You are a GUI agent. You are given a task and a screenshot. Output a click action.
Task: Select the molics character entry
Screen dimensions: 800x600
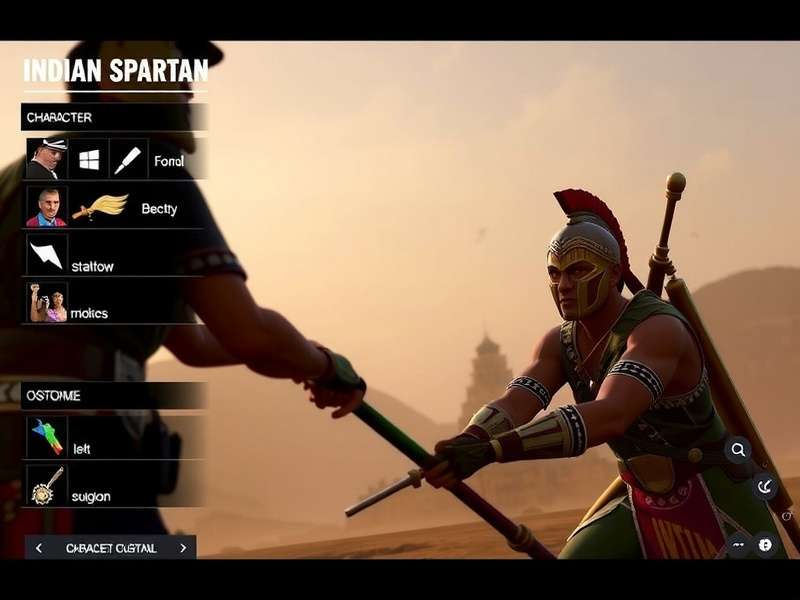[89, 313]
